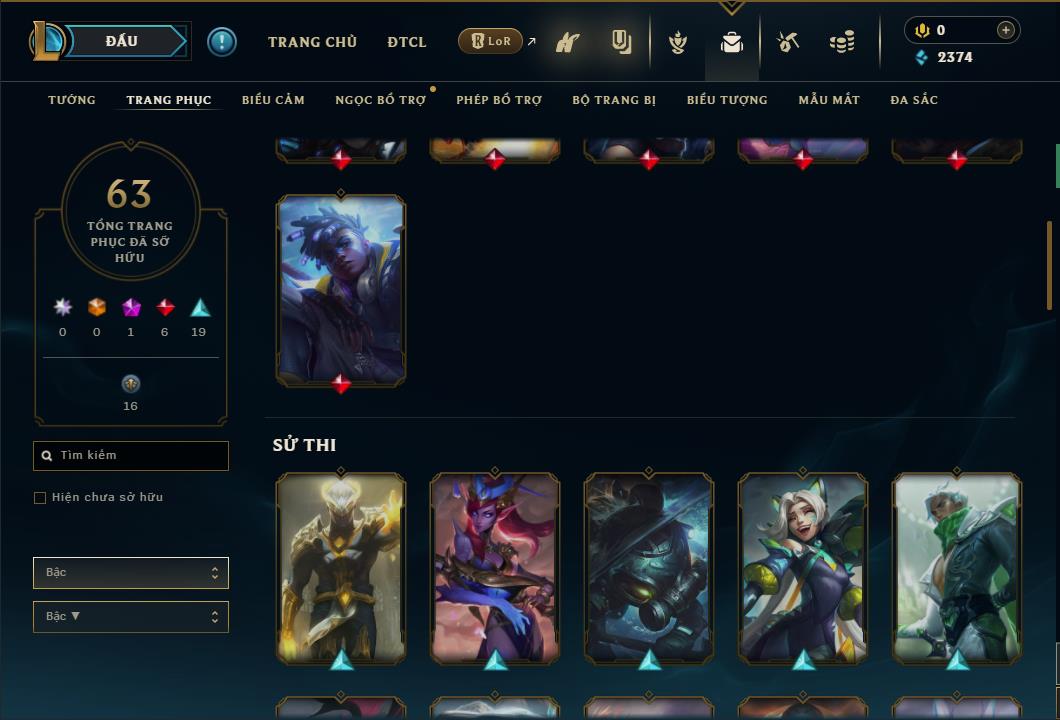Switch to the TƯỚNG tab
The width and height of the screenshot is (1060, 720).
coord(72,100)
